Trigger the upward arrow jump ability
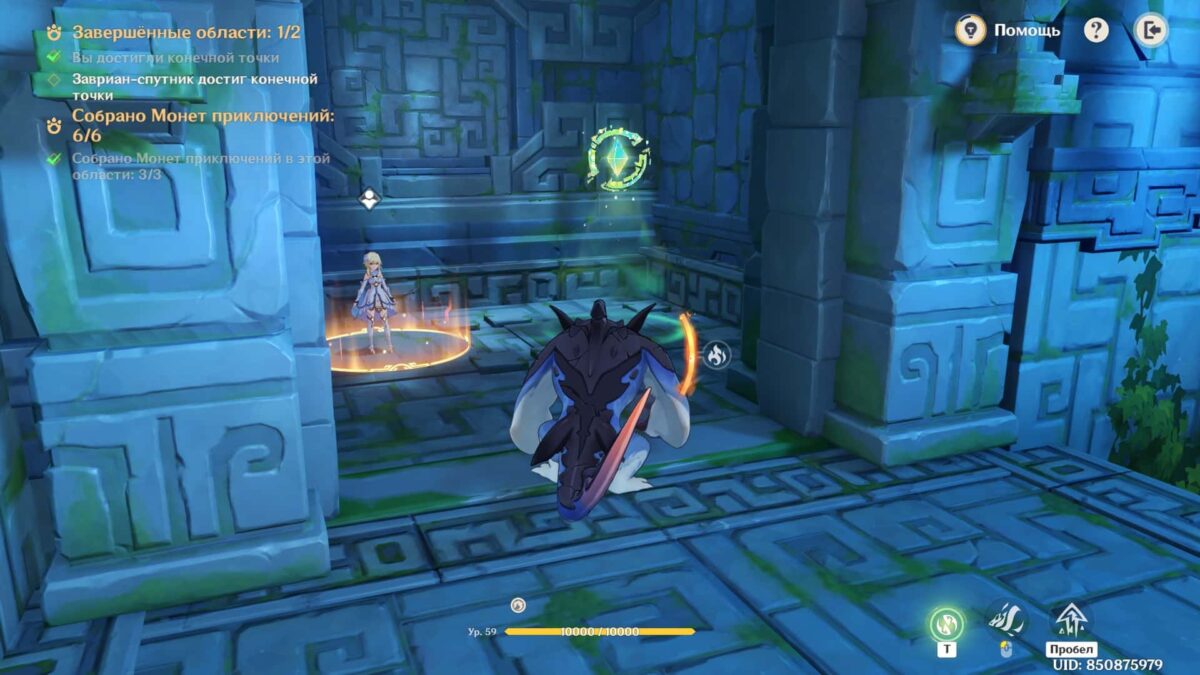This screenshot has width=1200, height=675. coord(1070,620)
